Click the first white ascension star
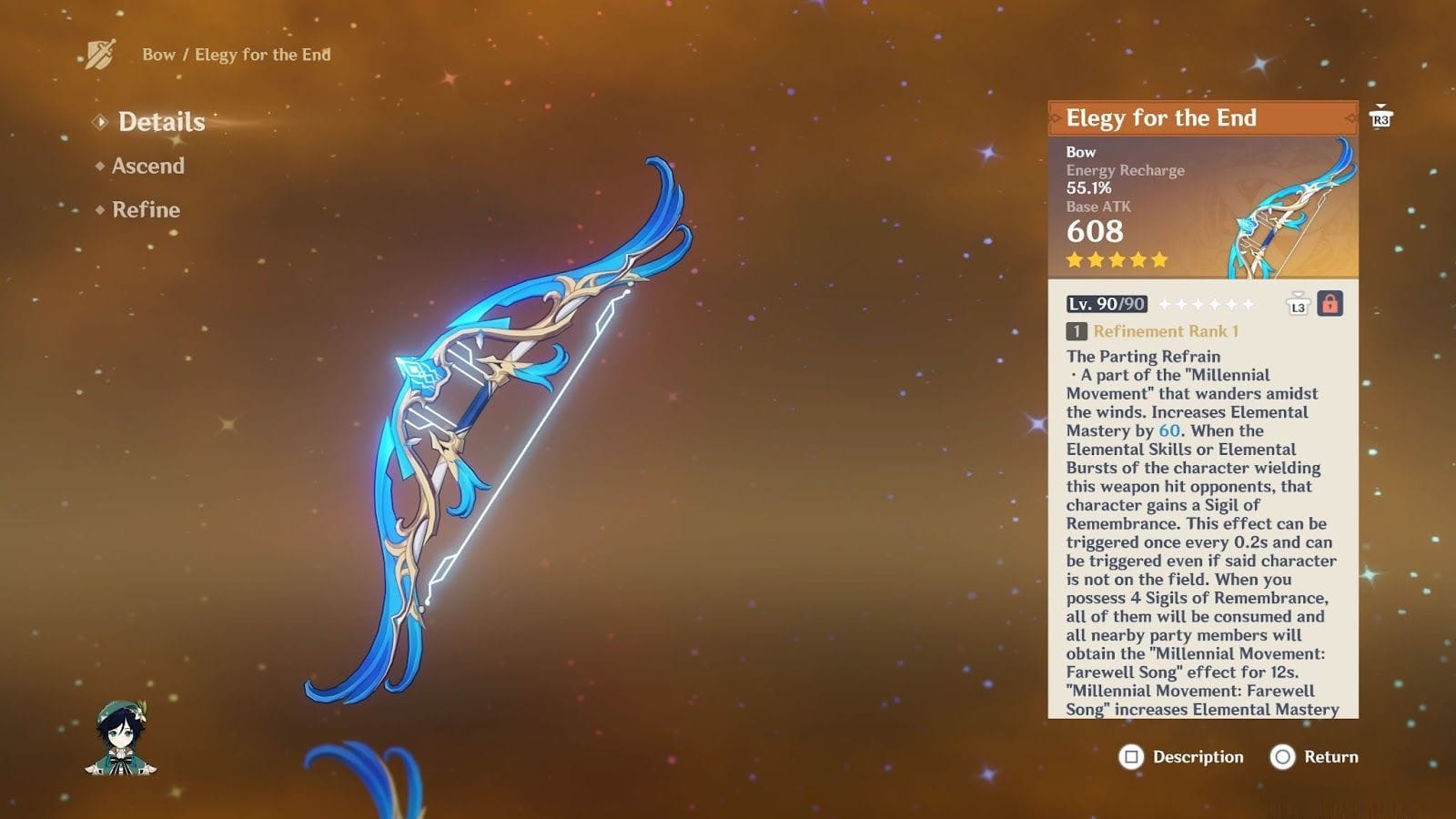 [x=1165, y=305]
